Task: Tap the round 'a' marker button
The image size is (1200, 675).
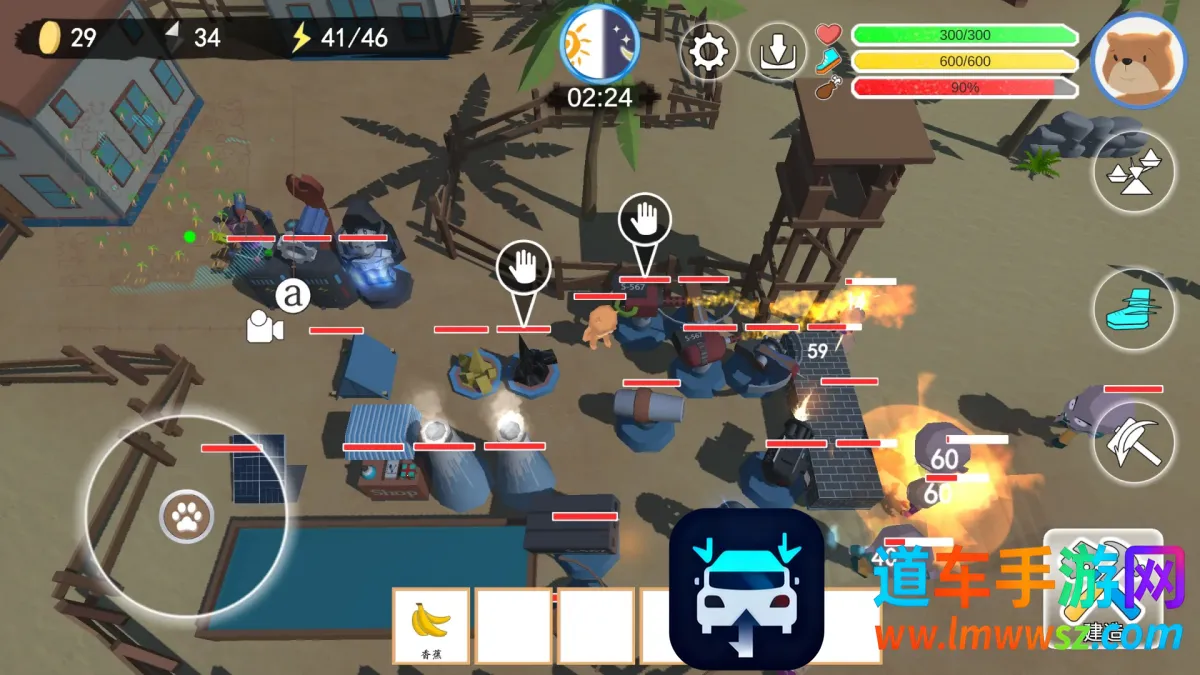Action: tap(292, 295)
